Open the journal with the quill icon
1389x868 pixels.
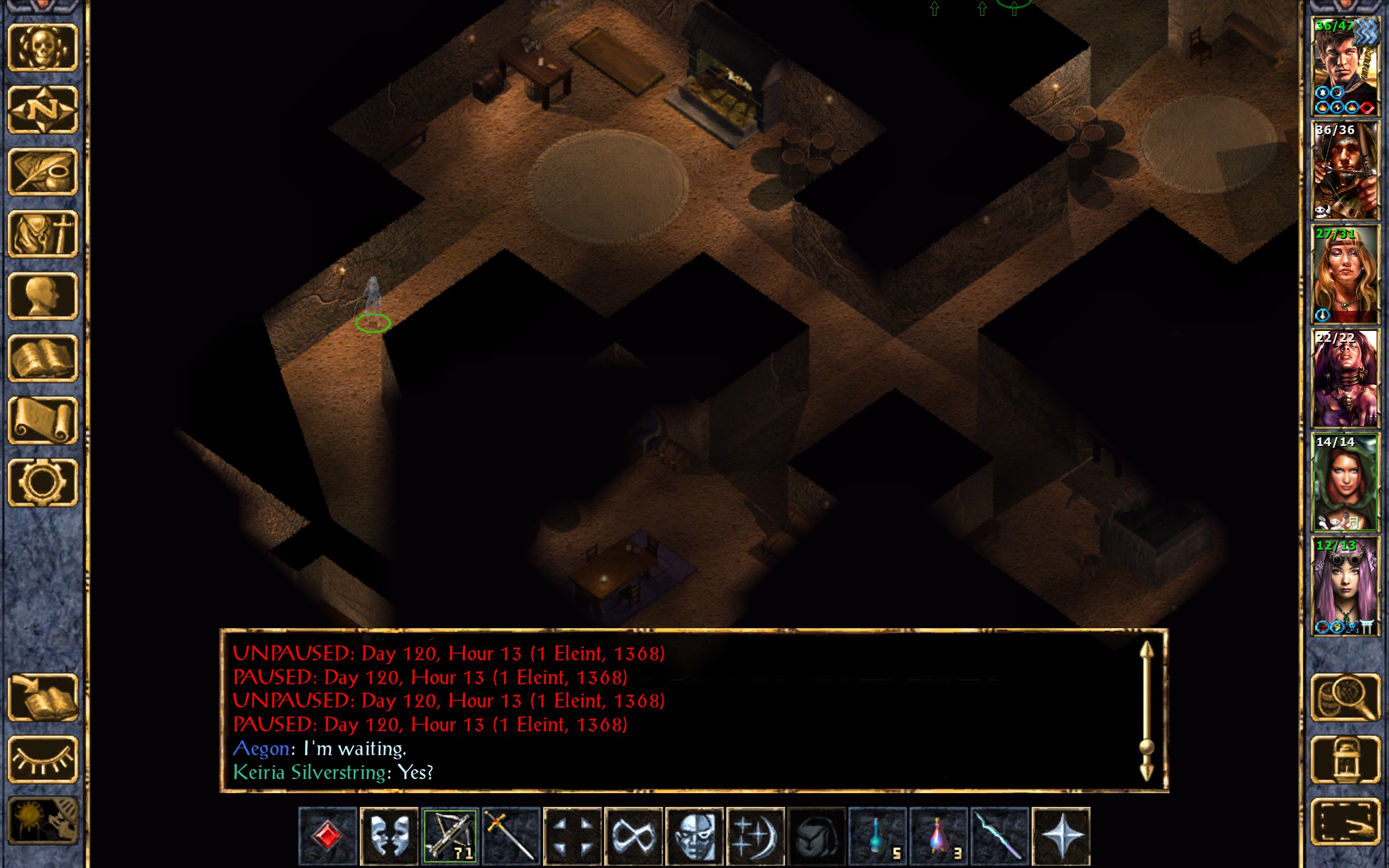(x=42, y=171)
